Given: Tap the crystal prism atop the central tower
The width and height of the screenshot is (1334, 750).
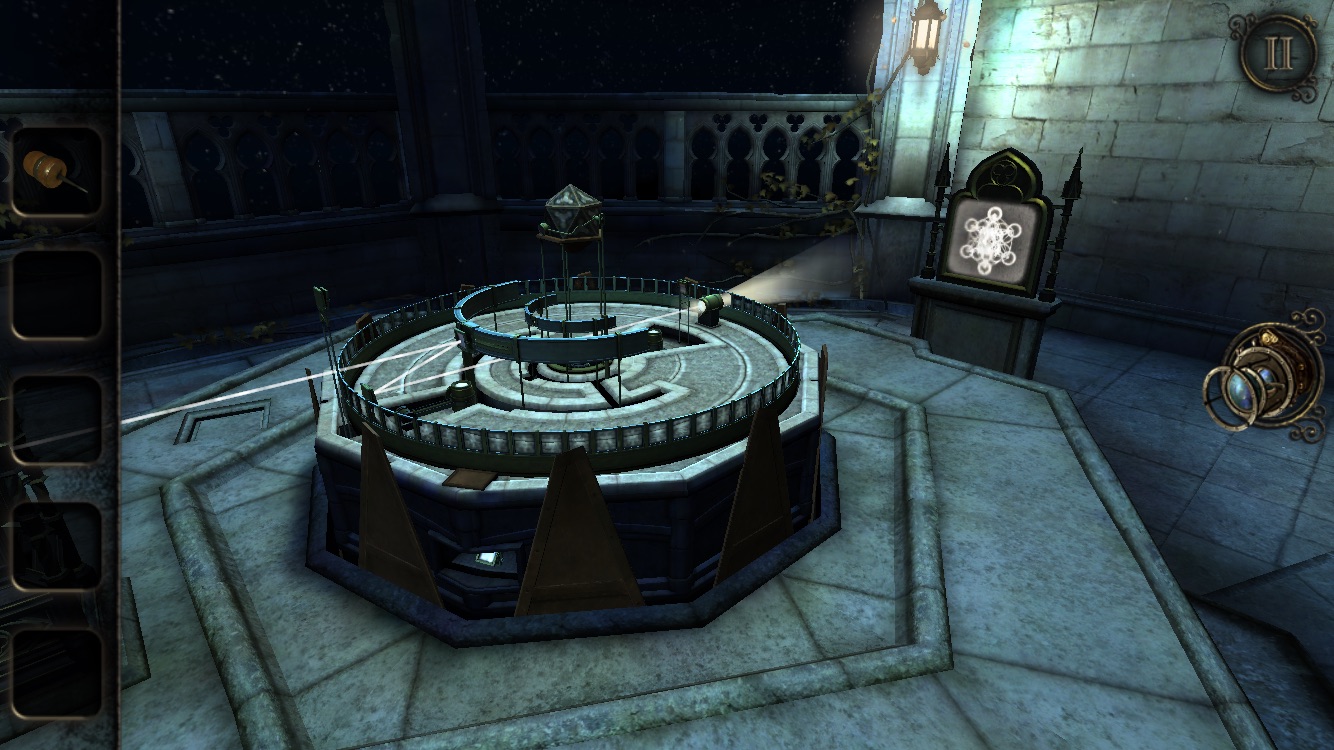Looking at the screenshot, I should coord(572,210).
